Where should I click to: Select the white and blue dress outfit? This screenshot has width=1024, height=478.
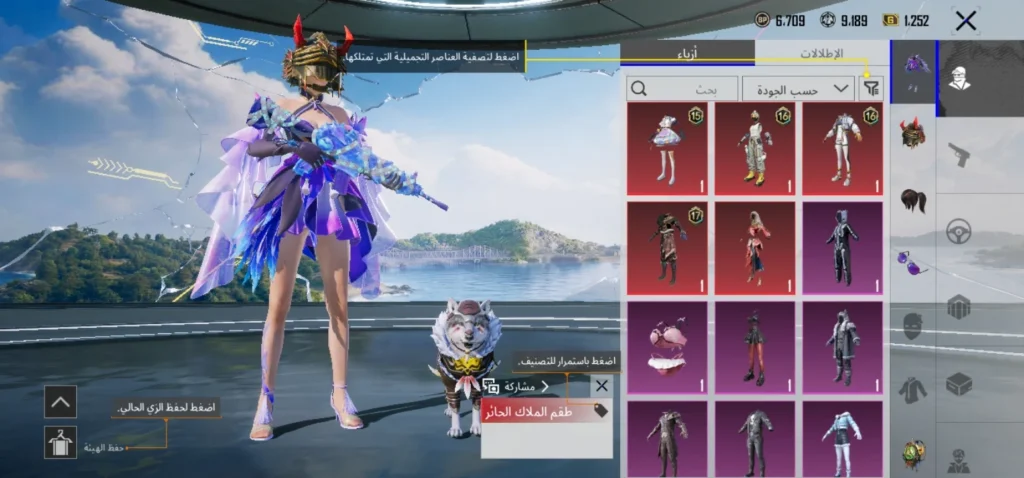[667, 148]
